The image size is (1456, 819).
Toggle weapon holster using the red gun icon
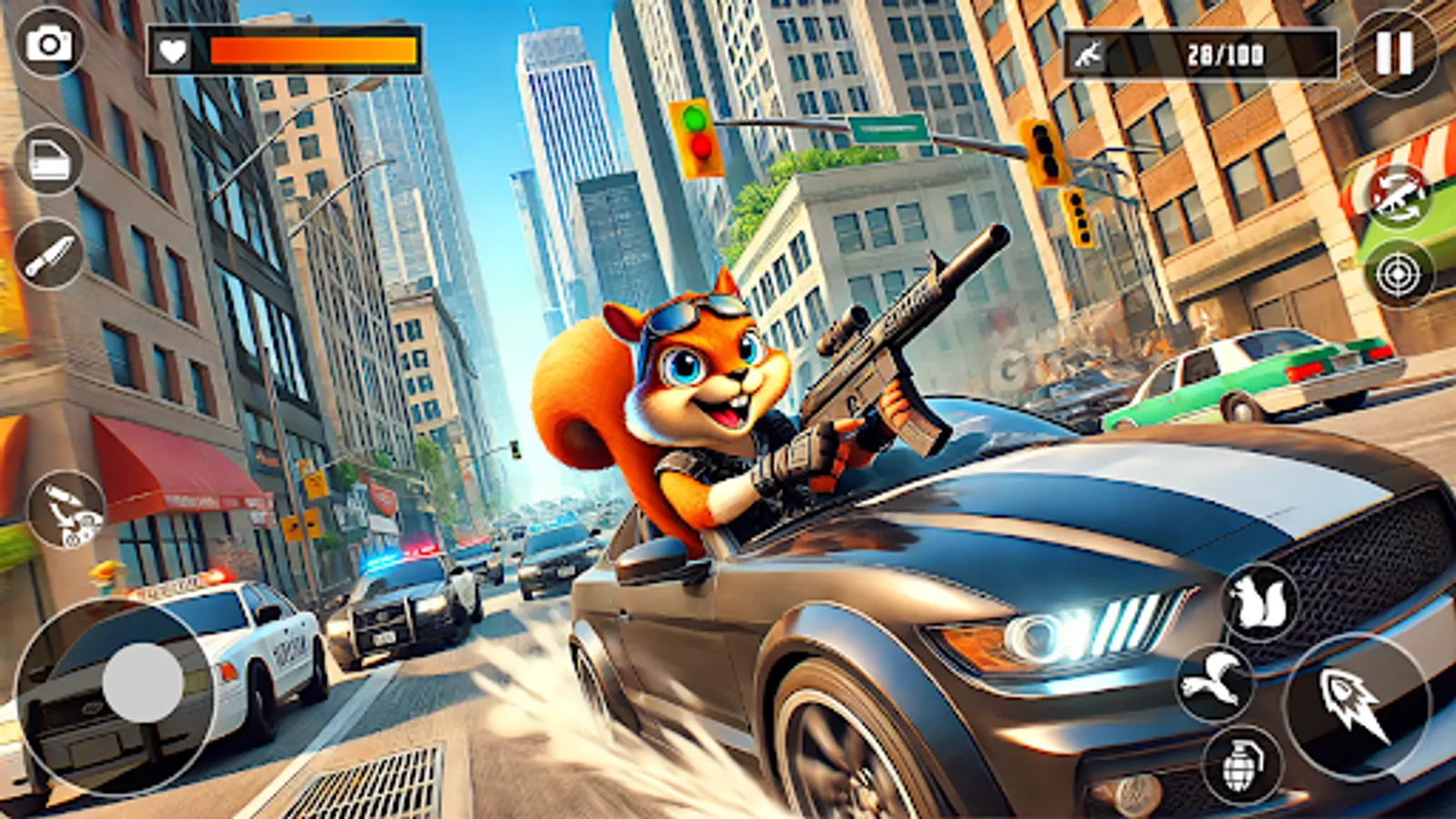[x=1399, y=195]
